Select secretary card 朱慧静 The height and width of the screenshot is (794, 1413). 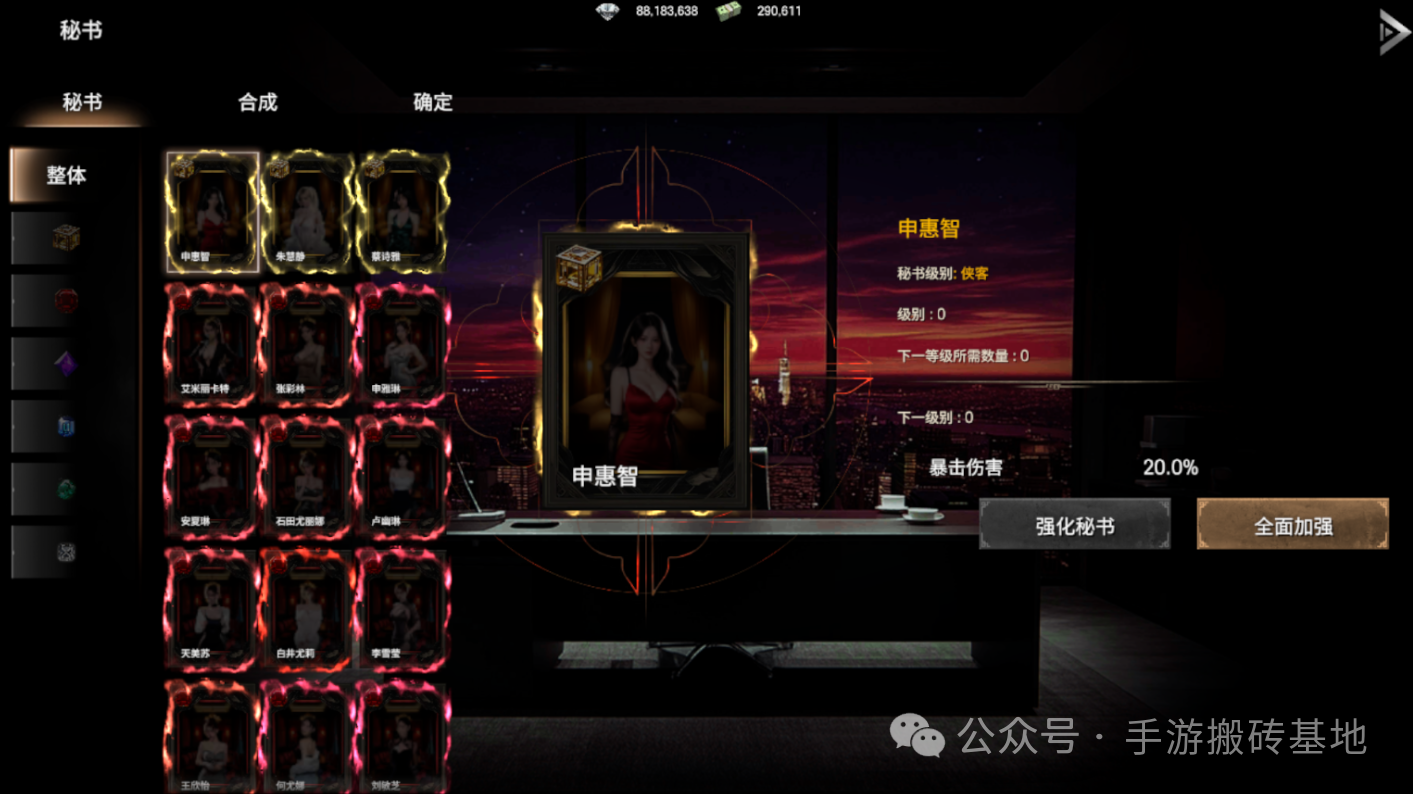[x=307, y=210]
